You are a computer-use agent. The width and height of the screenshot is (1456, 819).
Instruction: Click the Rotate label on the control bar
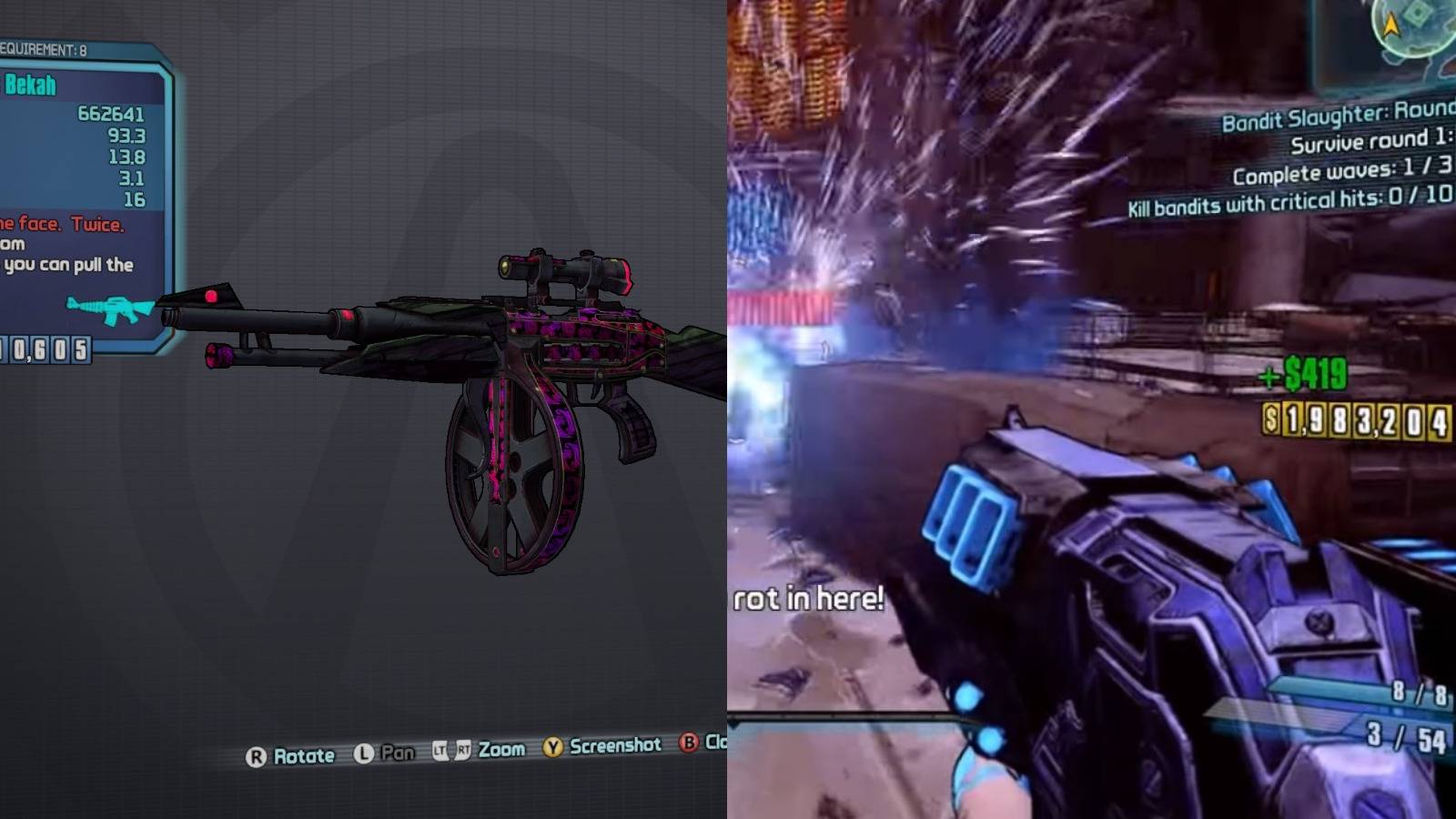[x=305, y=754]
